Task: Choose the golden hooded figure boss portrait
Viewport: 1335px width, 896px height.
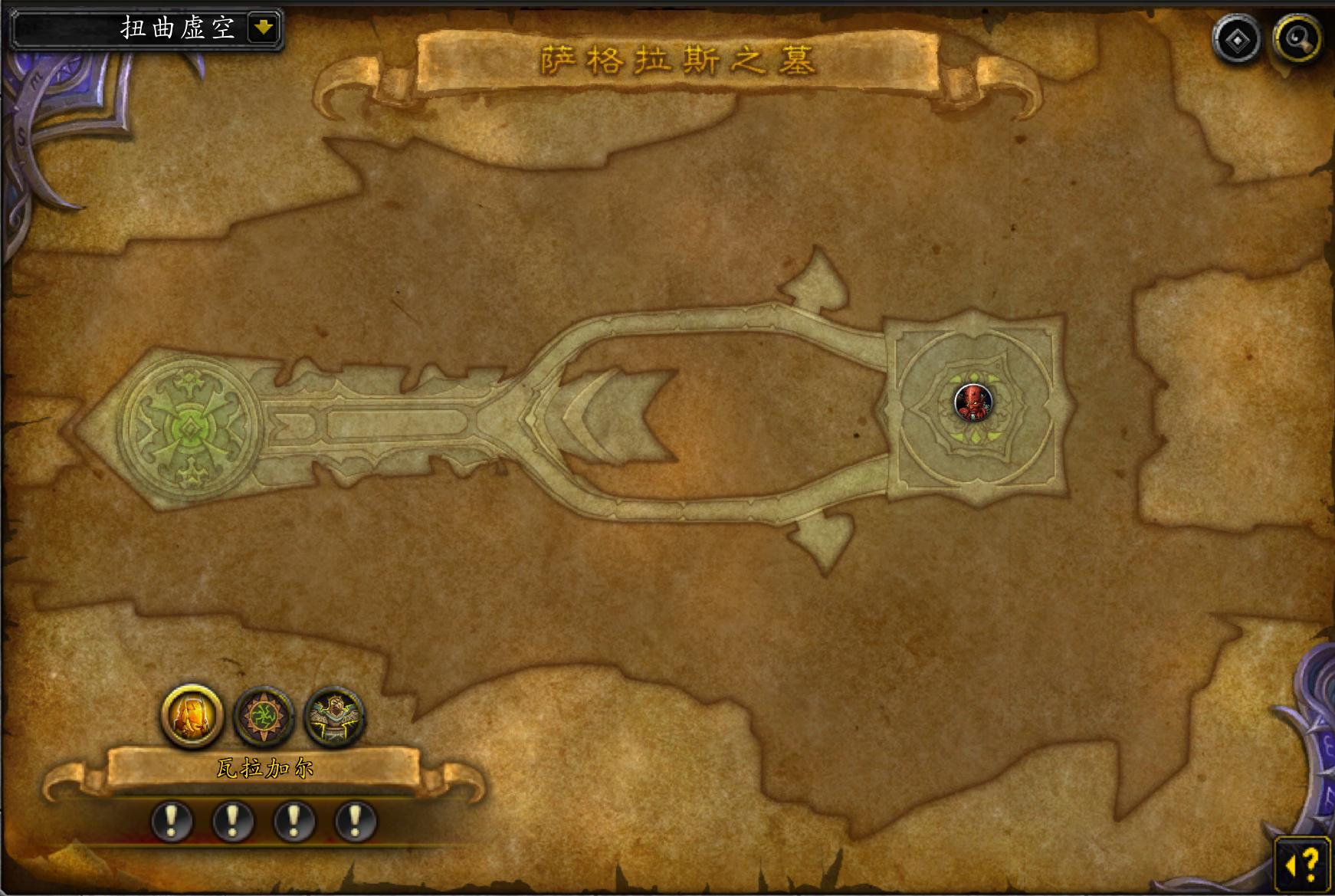Action: point(192,715)
